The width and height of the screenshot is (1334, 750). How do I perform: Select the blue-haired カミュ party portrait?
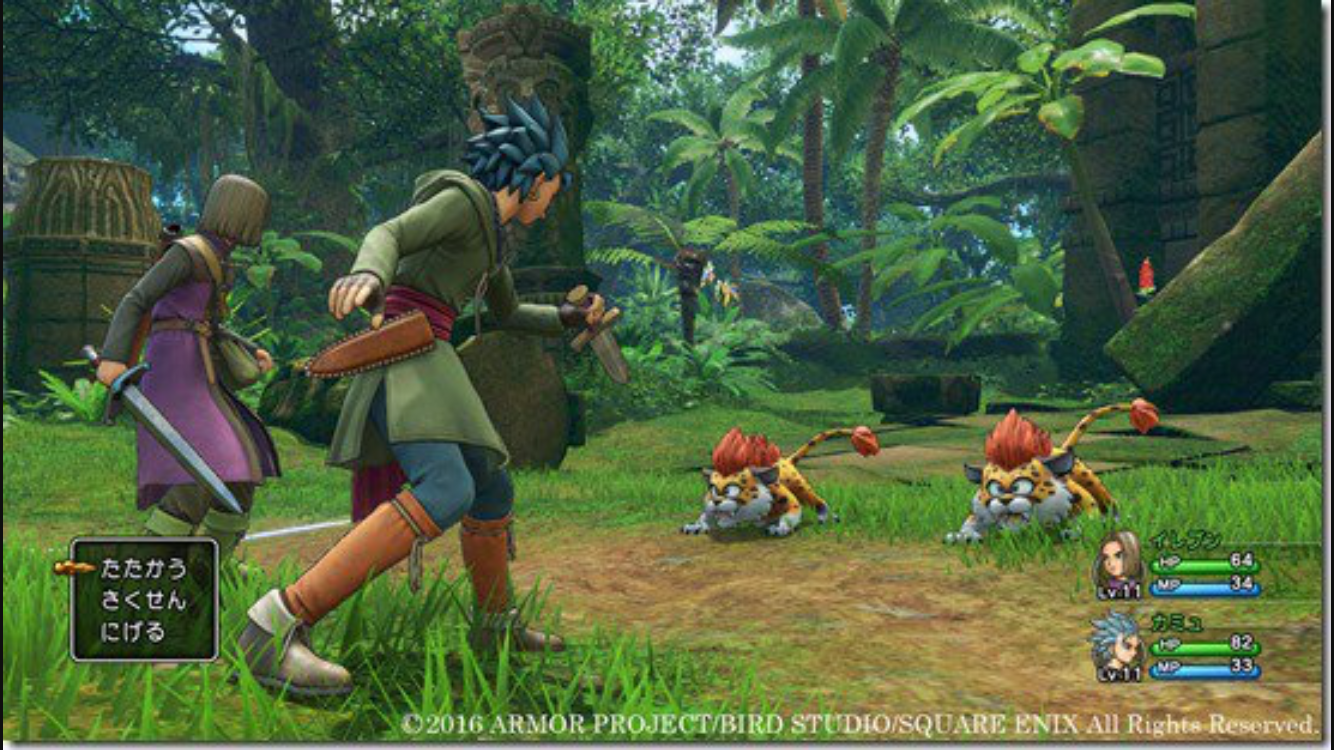[x=1119, y=645]
